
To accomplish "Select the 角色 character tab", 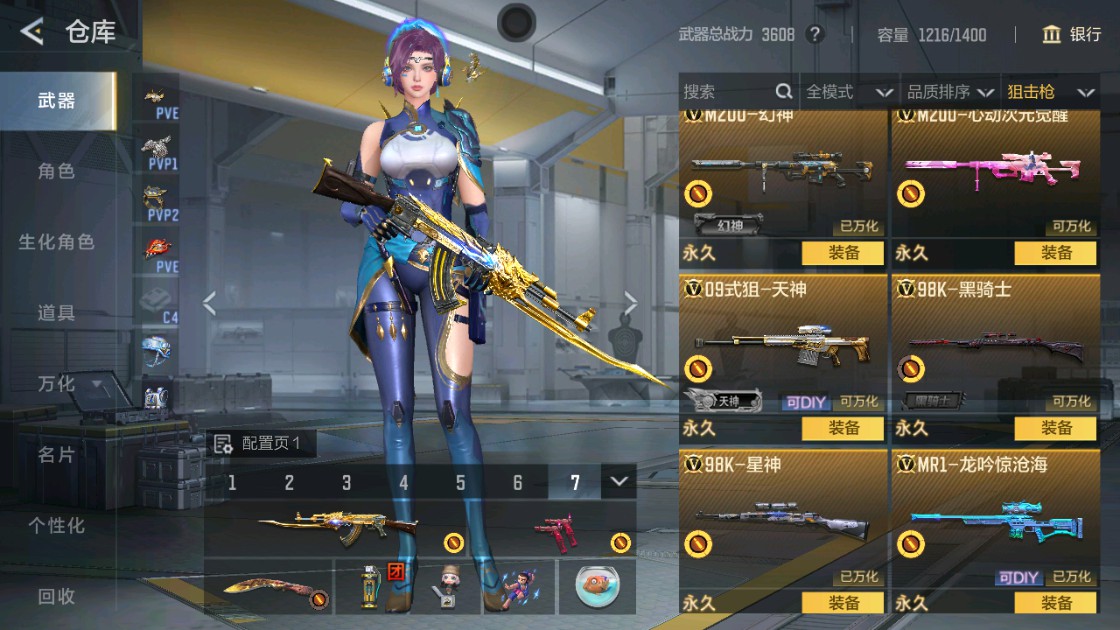I will pos(56,171).
